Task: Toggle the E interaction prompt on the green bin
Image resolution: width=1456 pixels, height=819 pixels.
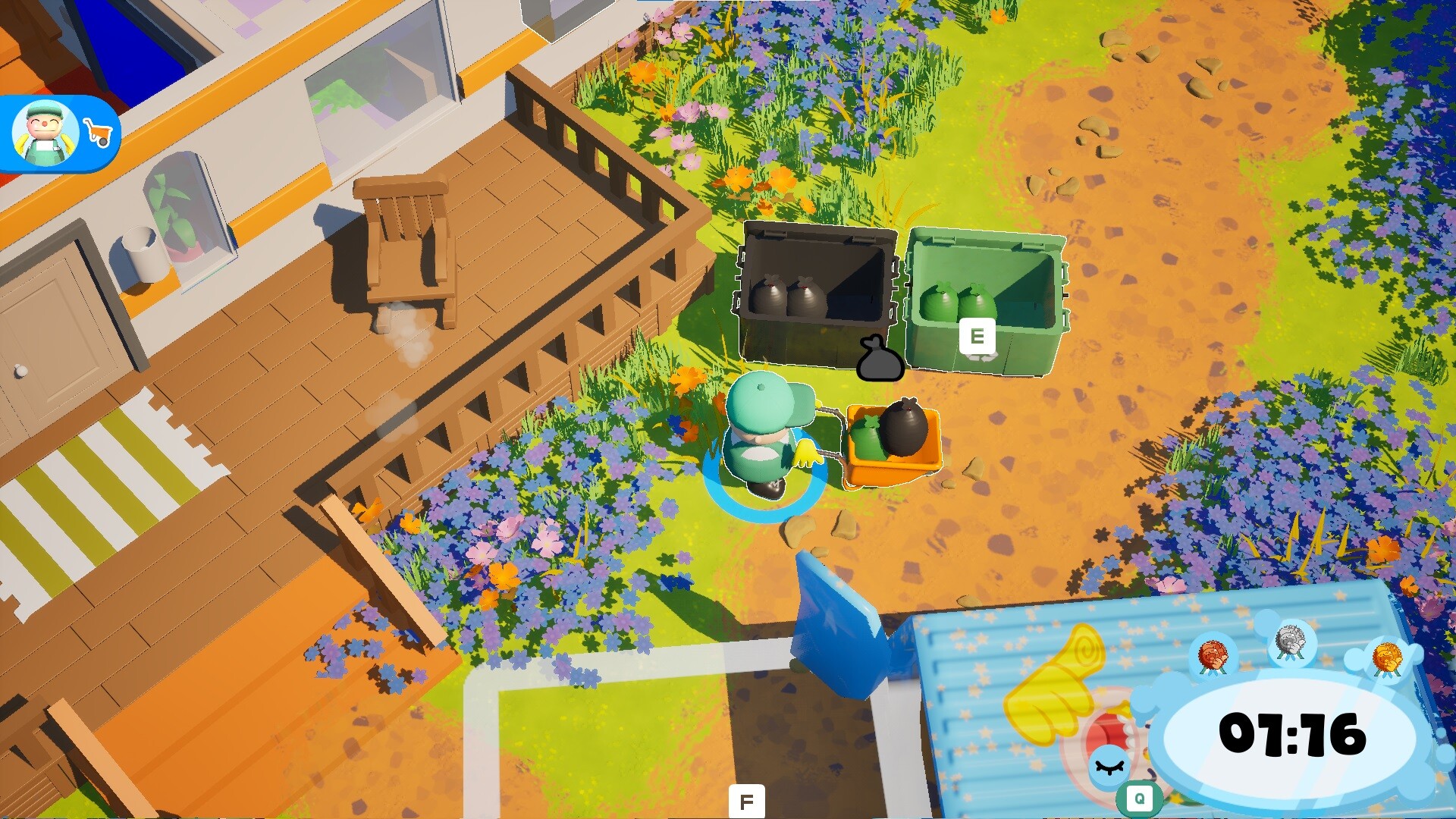Action: pyautogui.click(x=977, y=336)
